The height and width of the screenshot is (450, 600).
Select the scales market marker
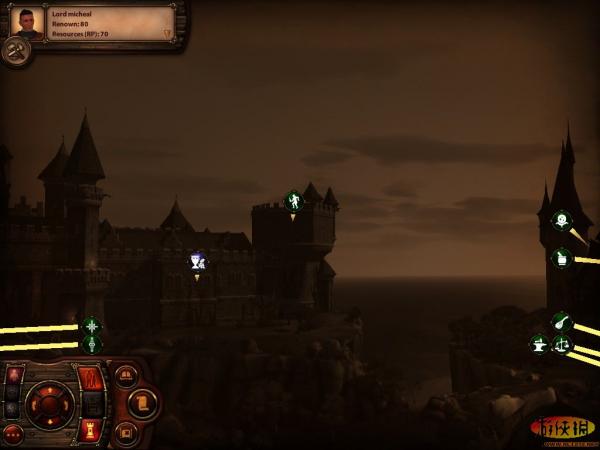[x=562, y=344]
